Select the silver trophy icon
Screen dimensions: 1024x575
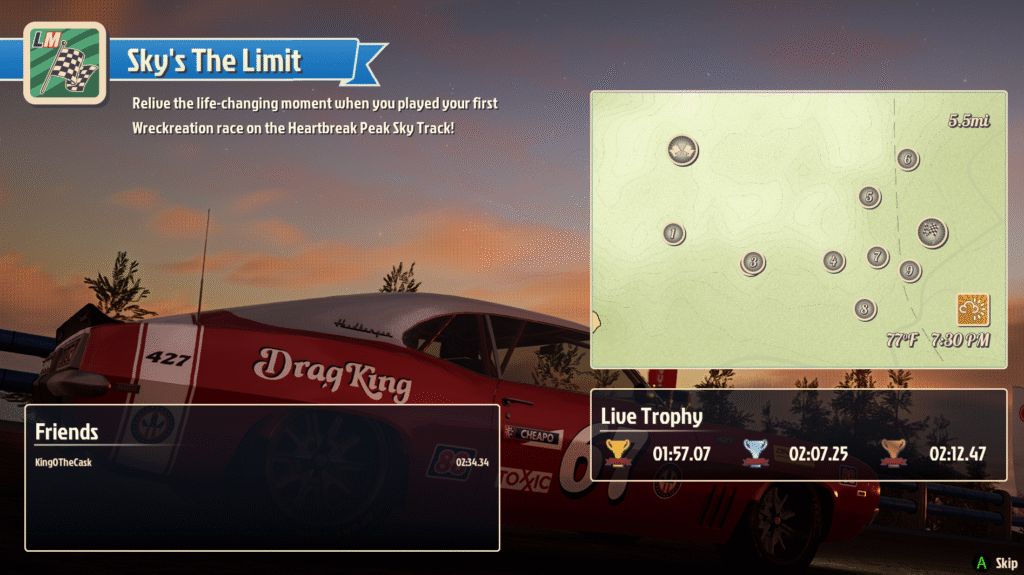[x=756, y=453]
